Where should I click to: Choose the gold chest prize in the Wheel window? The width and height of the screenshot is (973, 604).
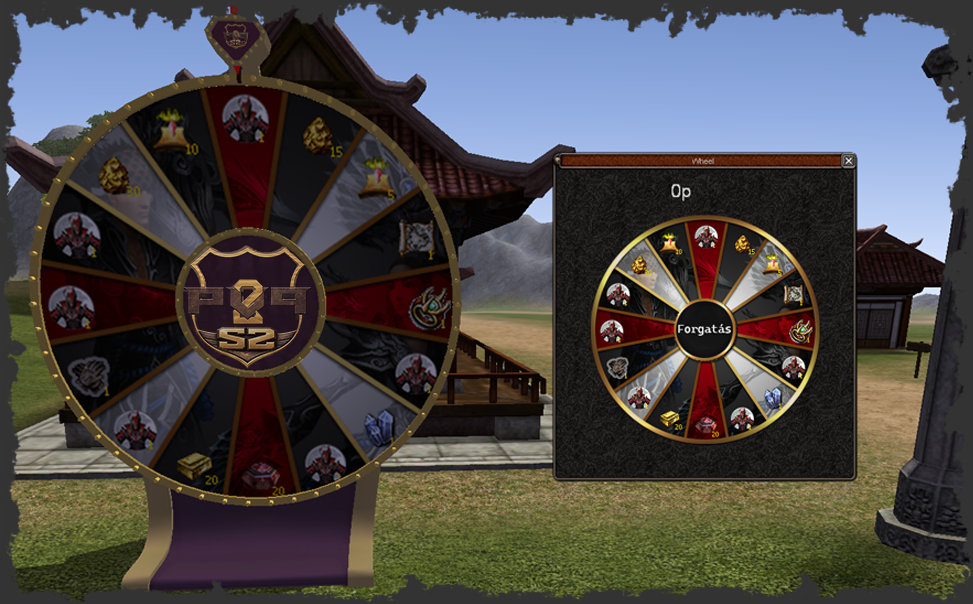click(669, 417)
